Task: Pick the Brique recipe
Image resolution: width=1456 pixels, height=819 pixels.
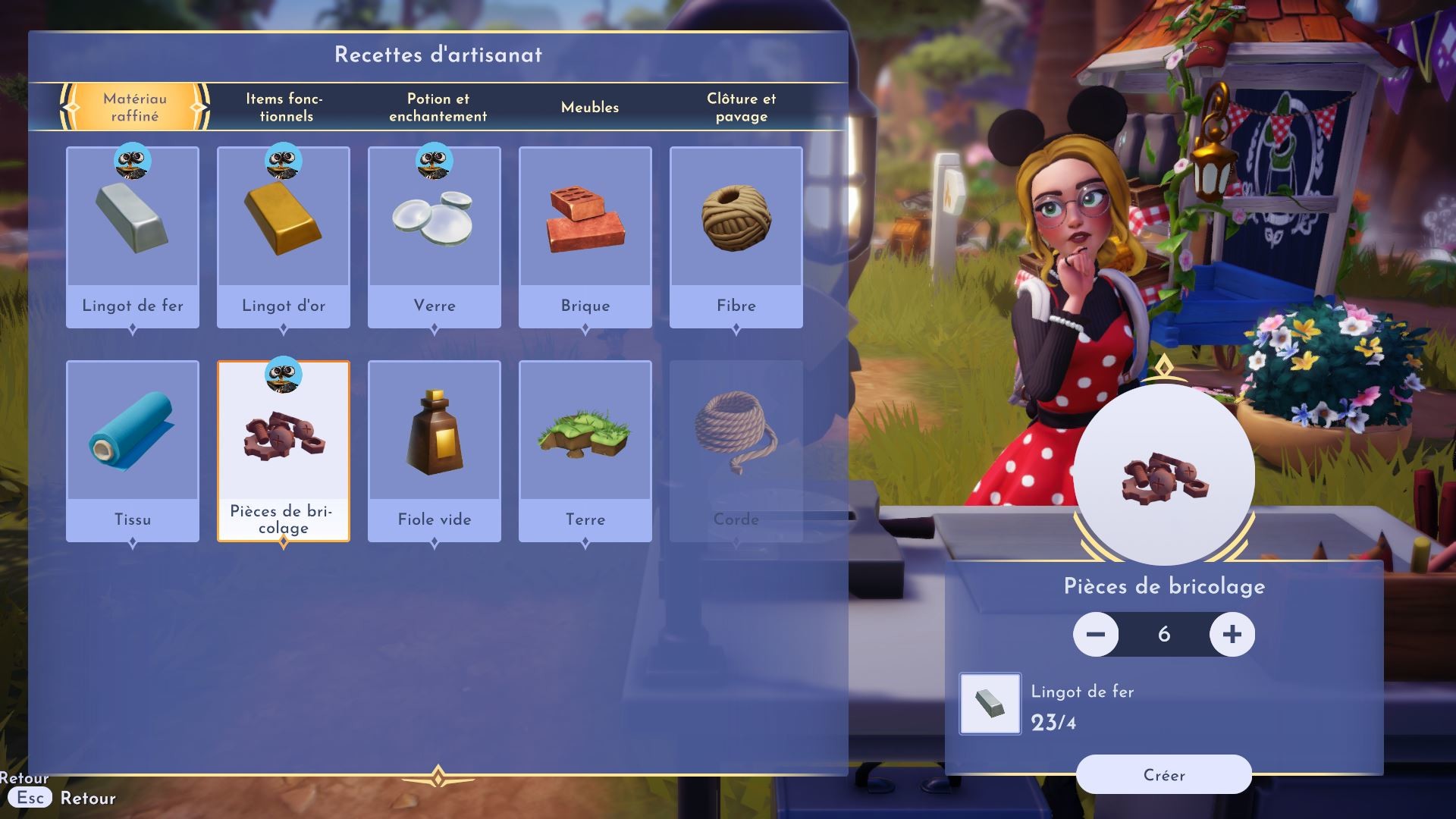Action: click(585, 237)
